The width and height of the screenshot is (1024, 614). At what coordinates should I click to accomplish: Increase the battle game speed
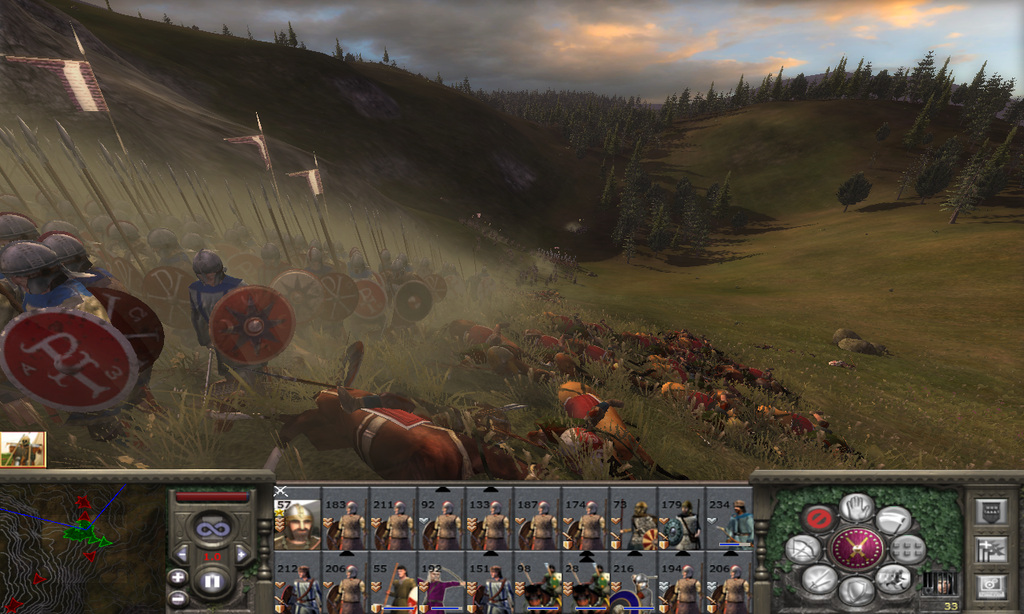(x=242, y=554)
